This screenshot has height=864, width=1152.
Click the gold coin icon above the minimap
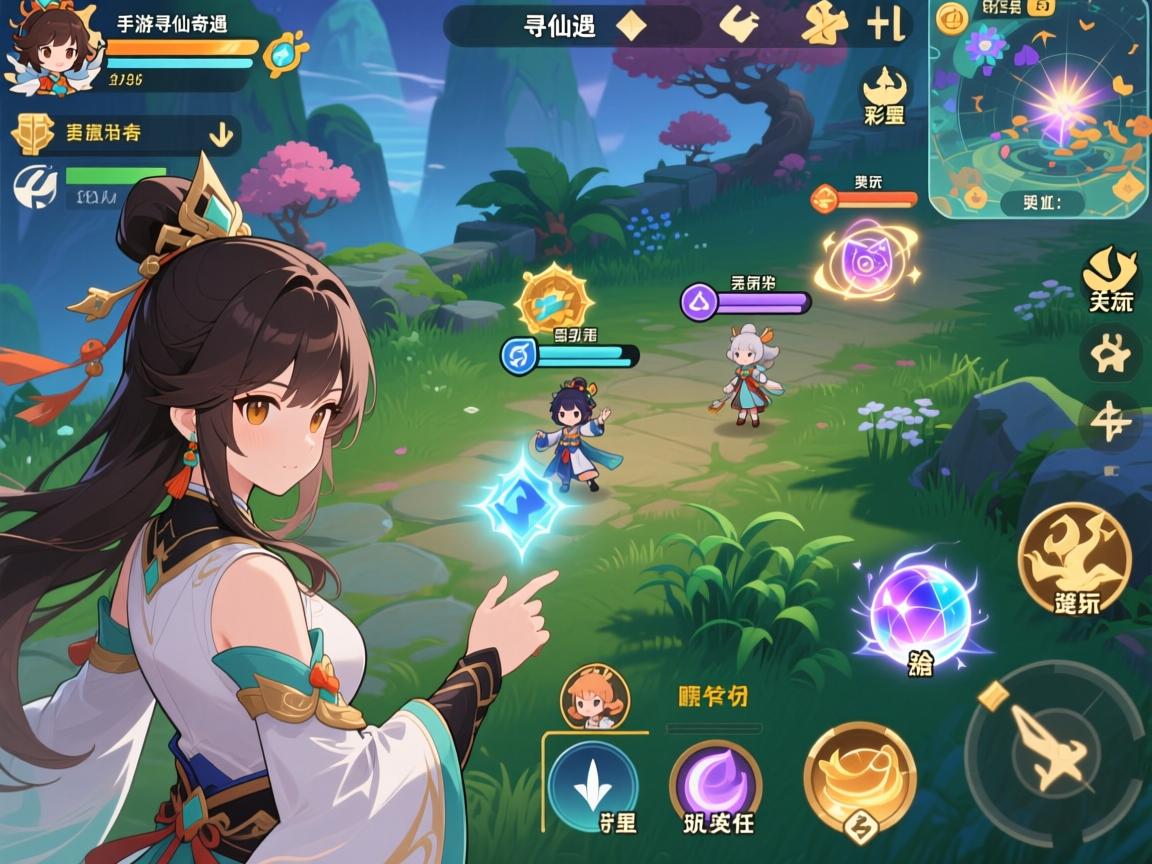click(x=952, y=18)
